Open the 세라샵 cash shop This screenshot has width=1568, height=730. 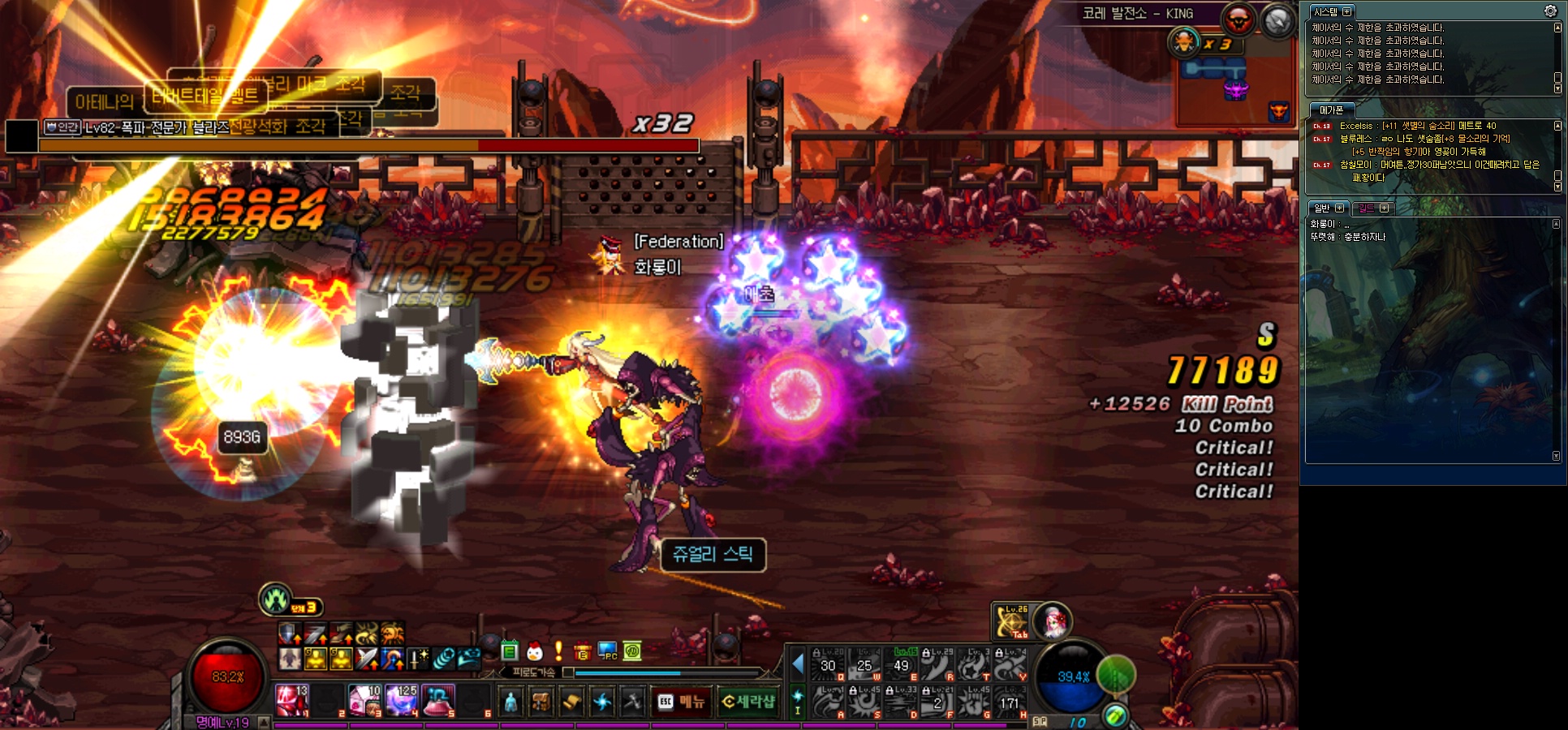coord(748,702)
